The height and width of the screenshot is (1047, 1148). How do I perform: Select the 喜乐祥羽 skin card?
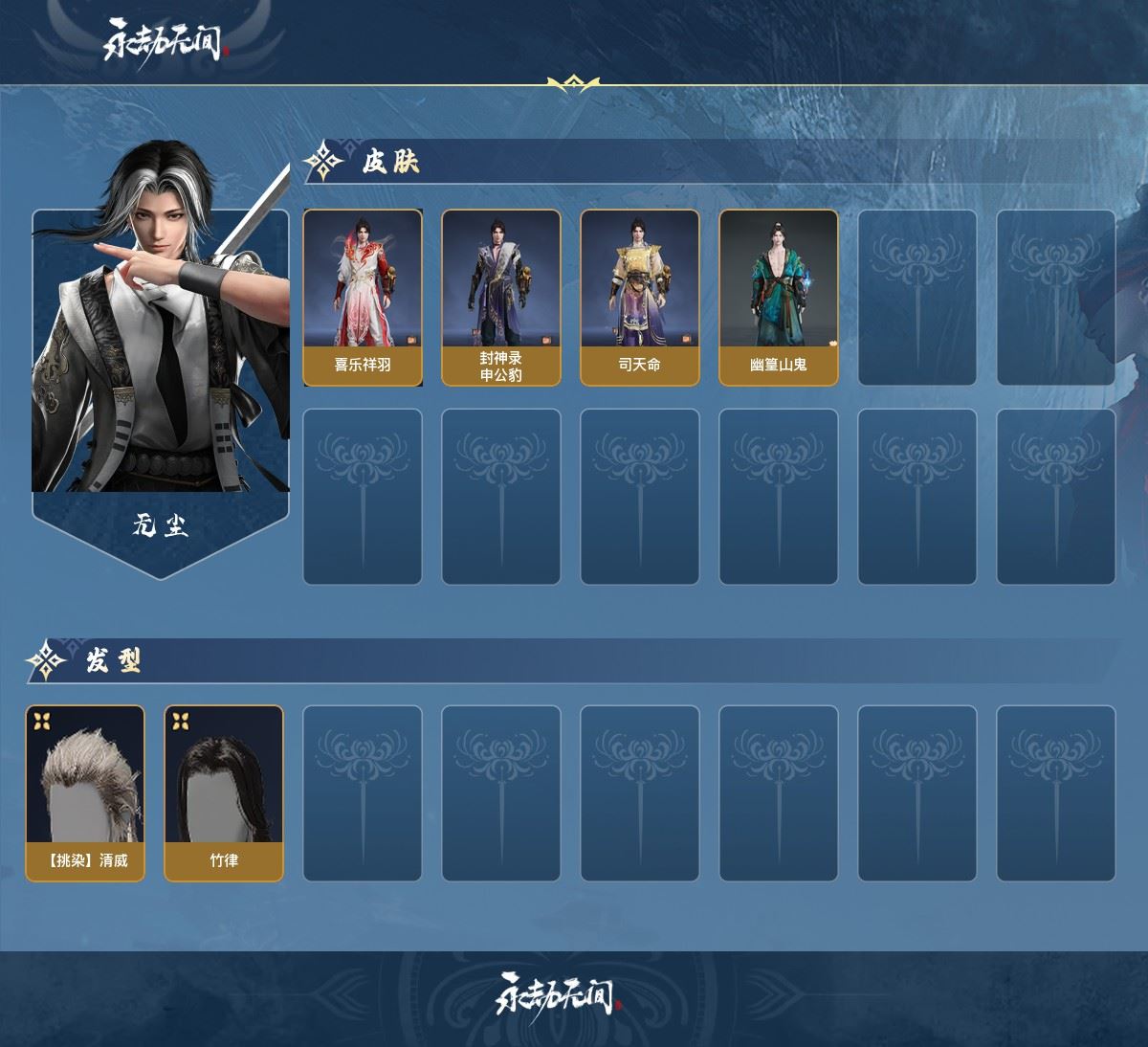363,298
